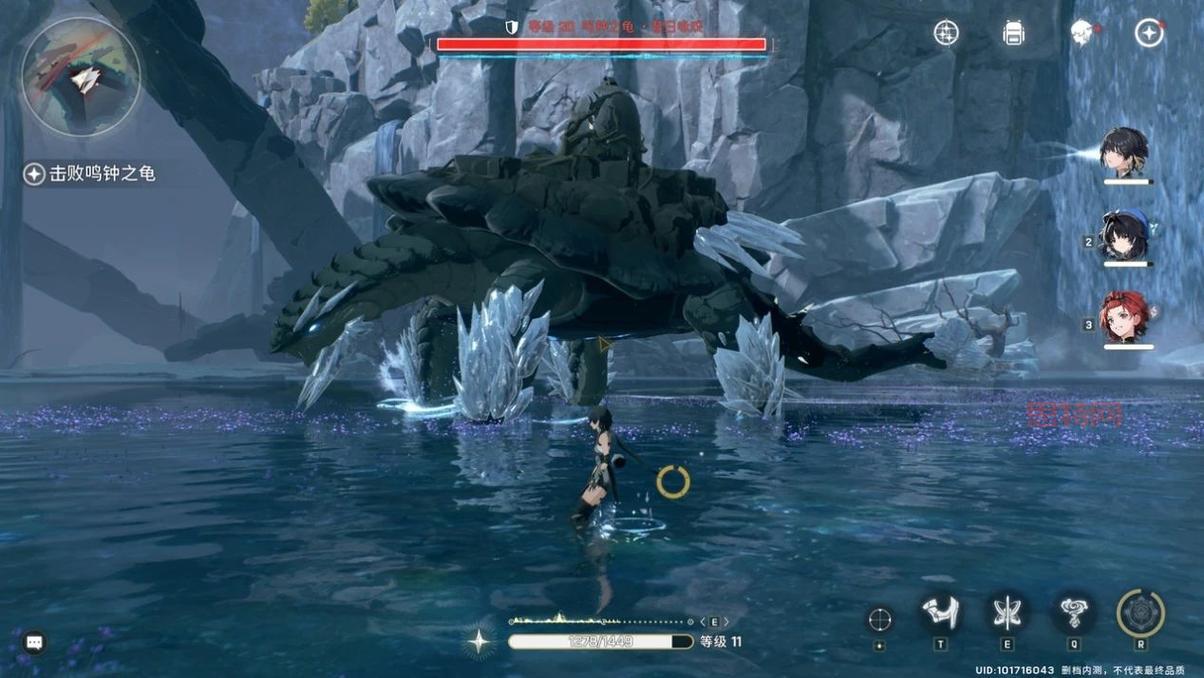
Task: Unleash the ring-gauge ultimate ability
Action: pyautogui.click(x=1140, y=613)
